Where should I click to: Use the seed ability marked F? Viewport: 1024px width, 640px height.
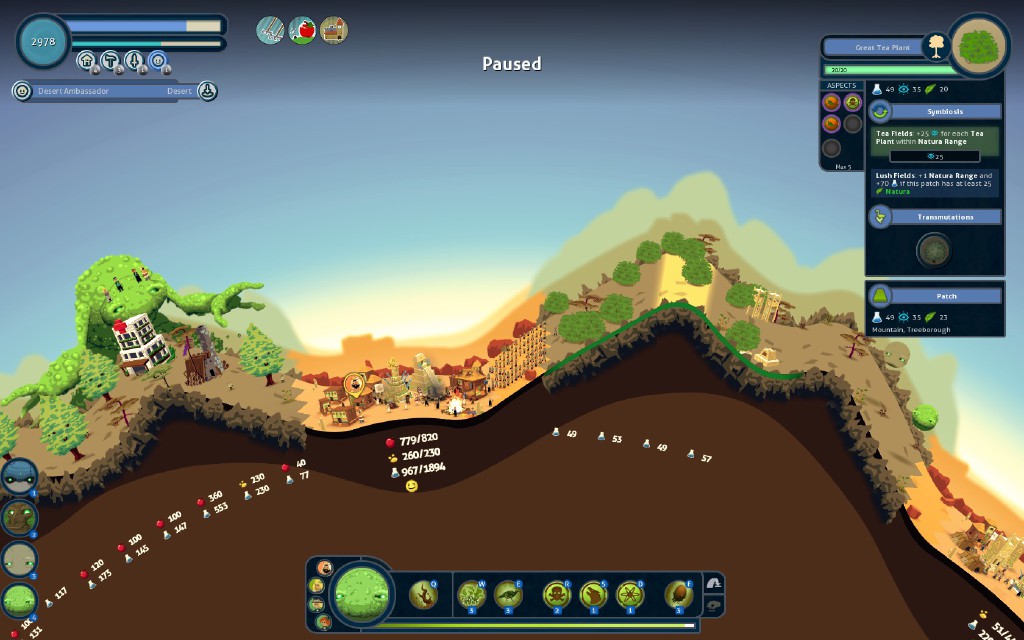point(678,596)
